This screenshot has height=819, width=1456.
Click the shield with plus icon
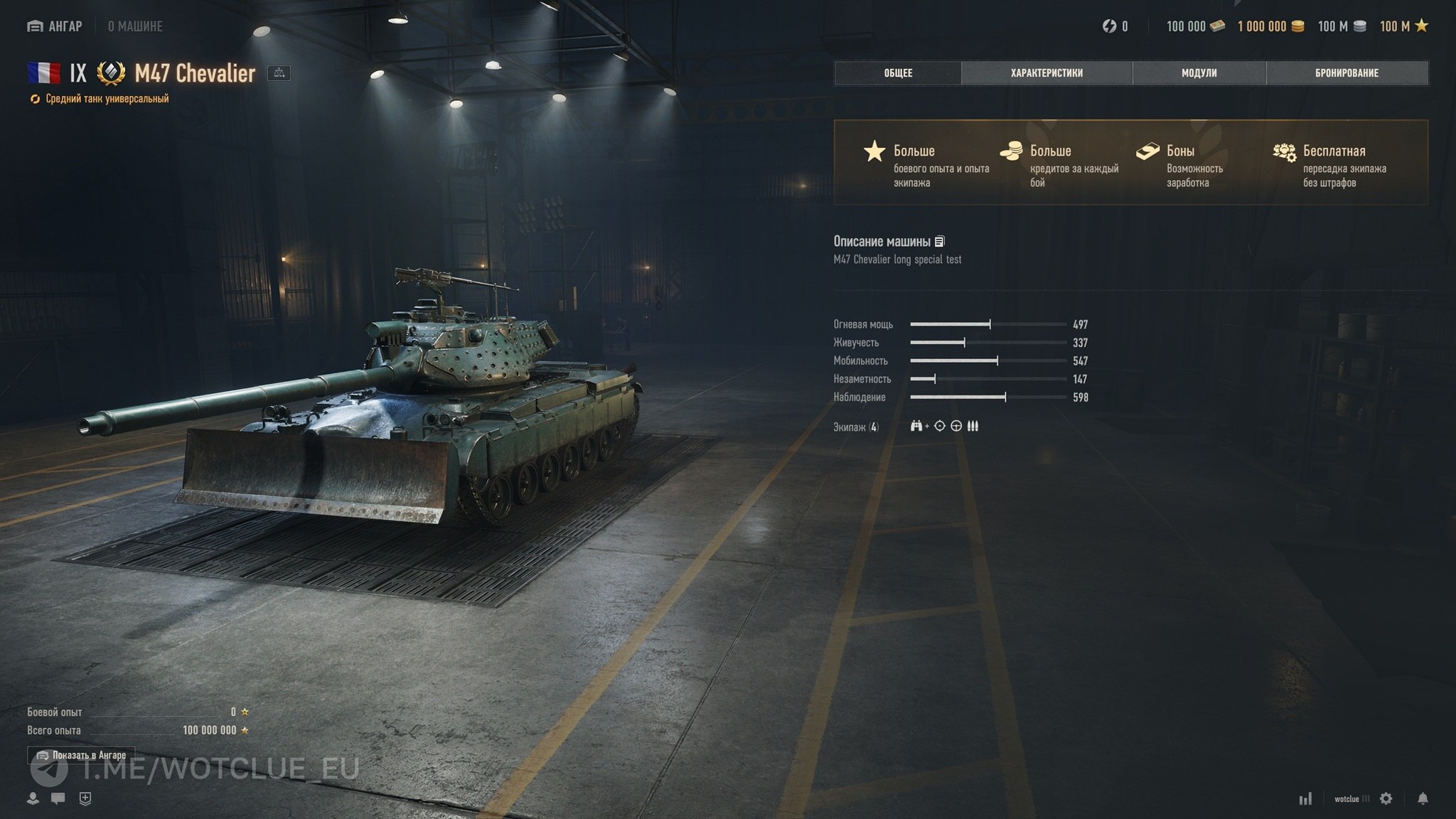[x=85, y=798]
